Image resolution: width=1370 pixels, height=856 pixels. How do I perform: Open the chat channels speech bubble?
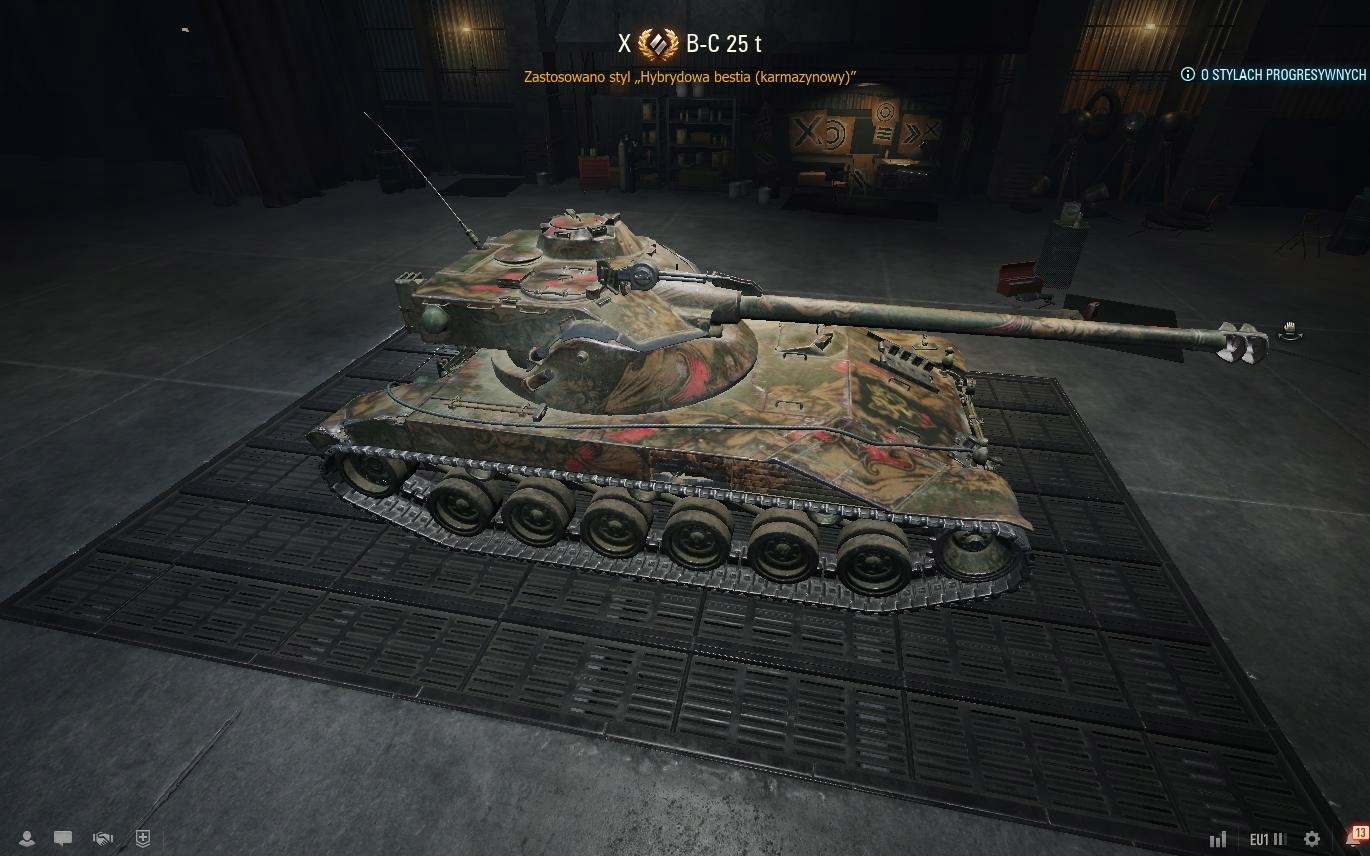tap(63, 839)
